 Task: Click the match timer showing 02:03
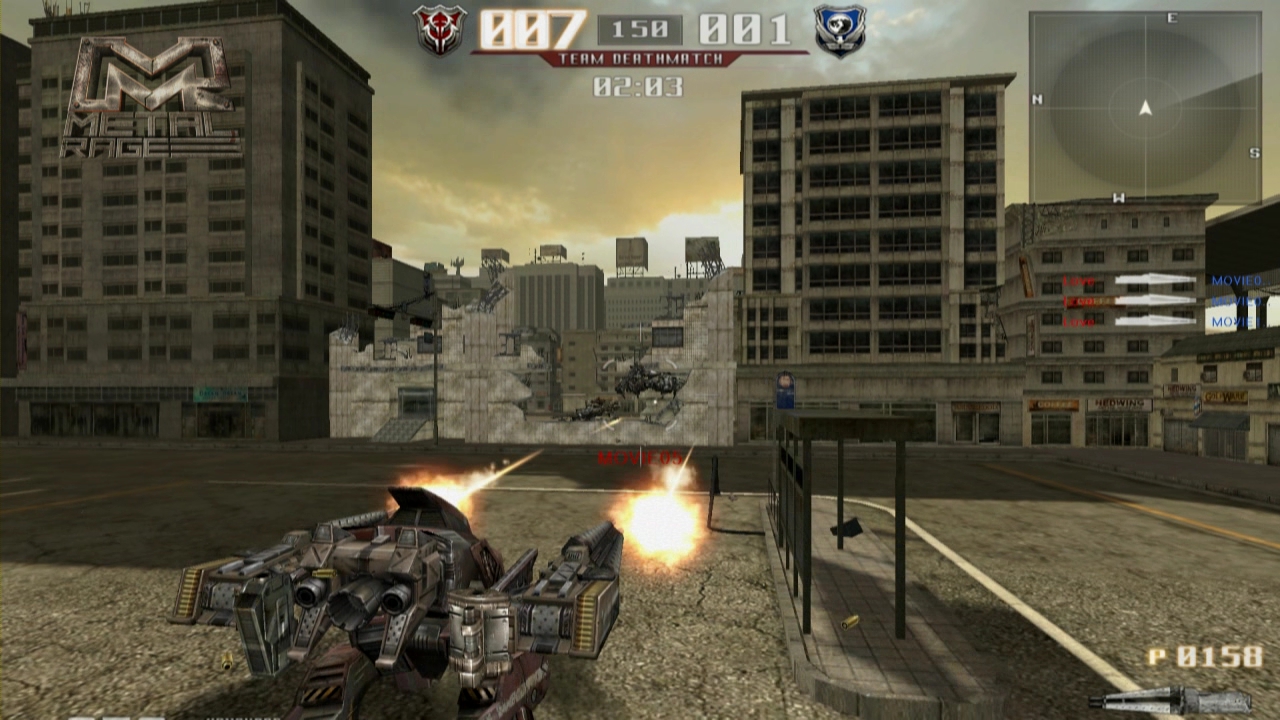636,86
